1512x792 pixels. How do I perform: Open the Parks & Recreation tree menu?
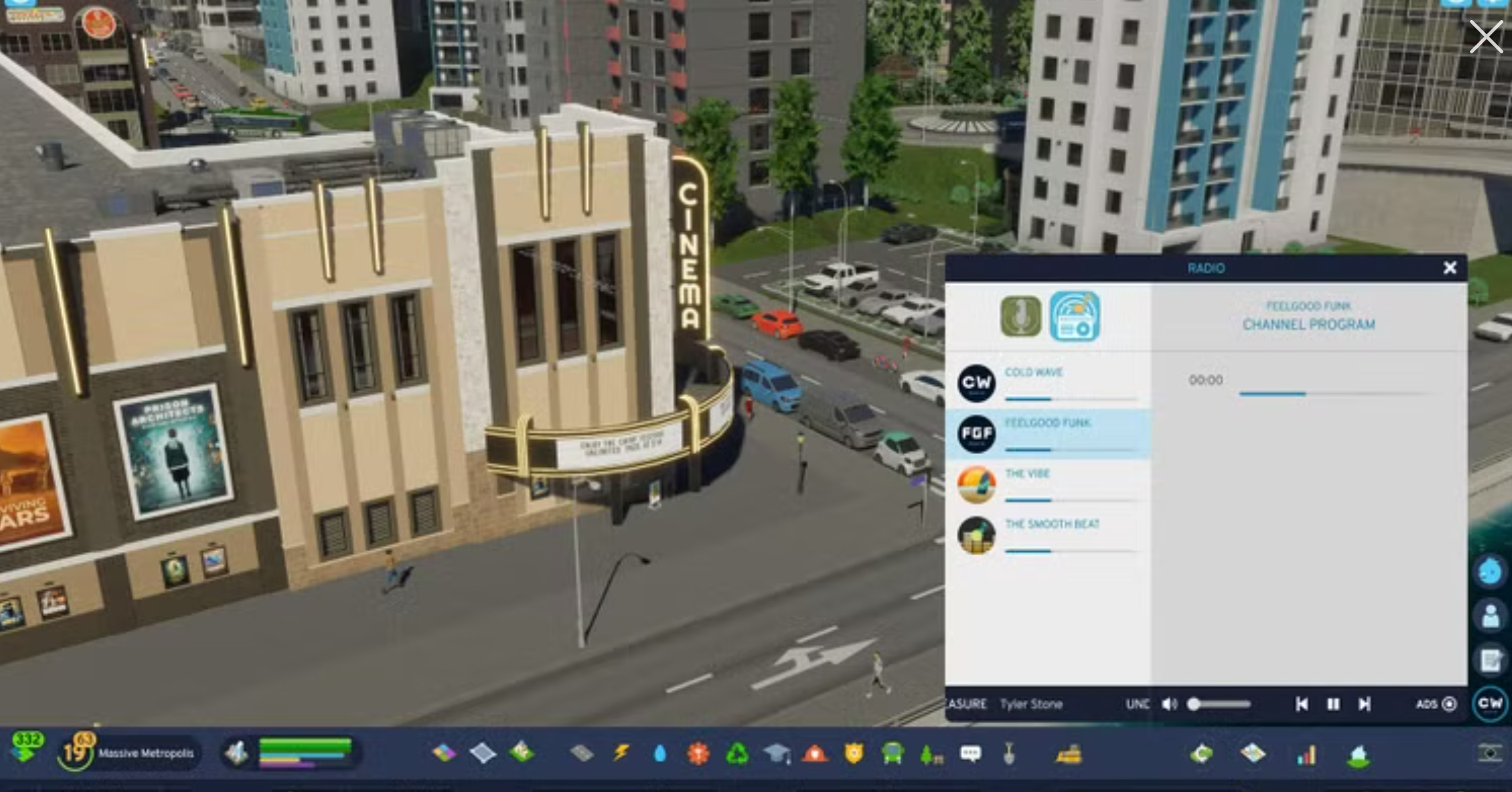point(927,753)
